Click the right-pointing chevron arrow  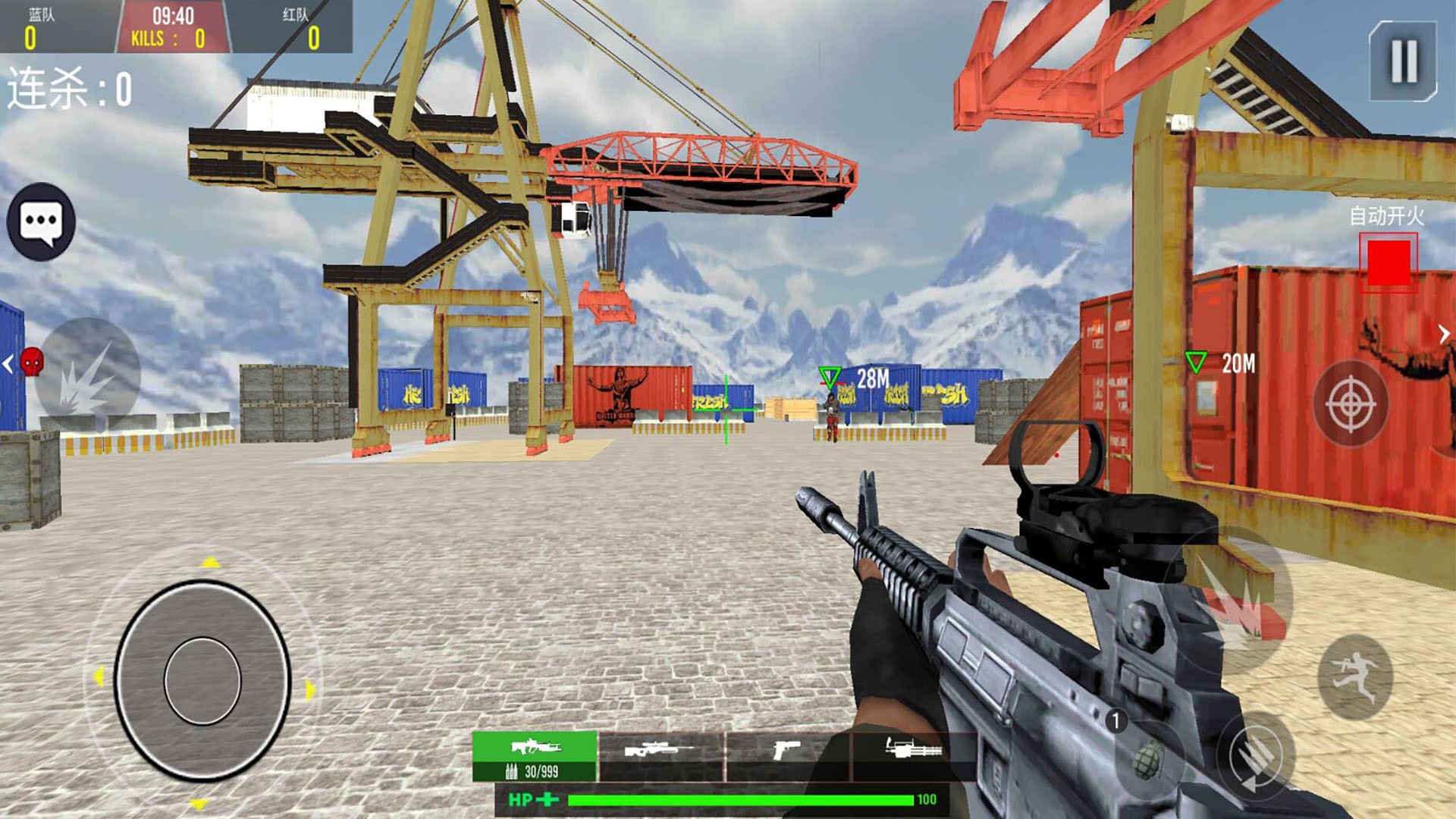click(x=1444, y=334)
